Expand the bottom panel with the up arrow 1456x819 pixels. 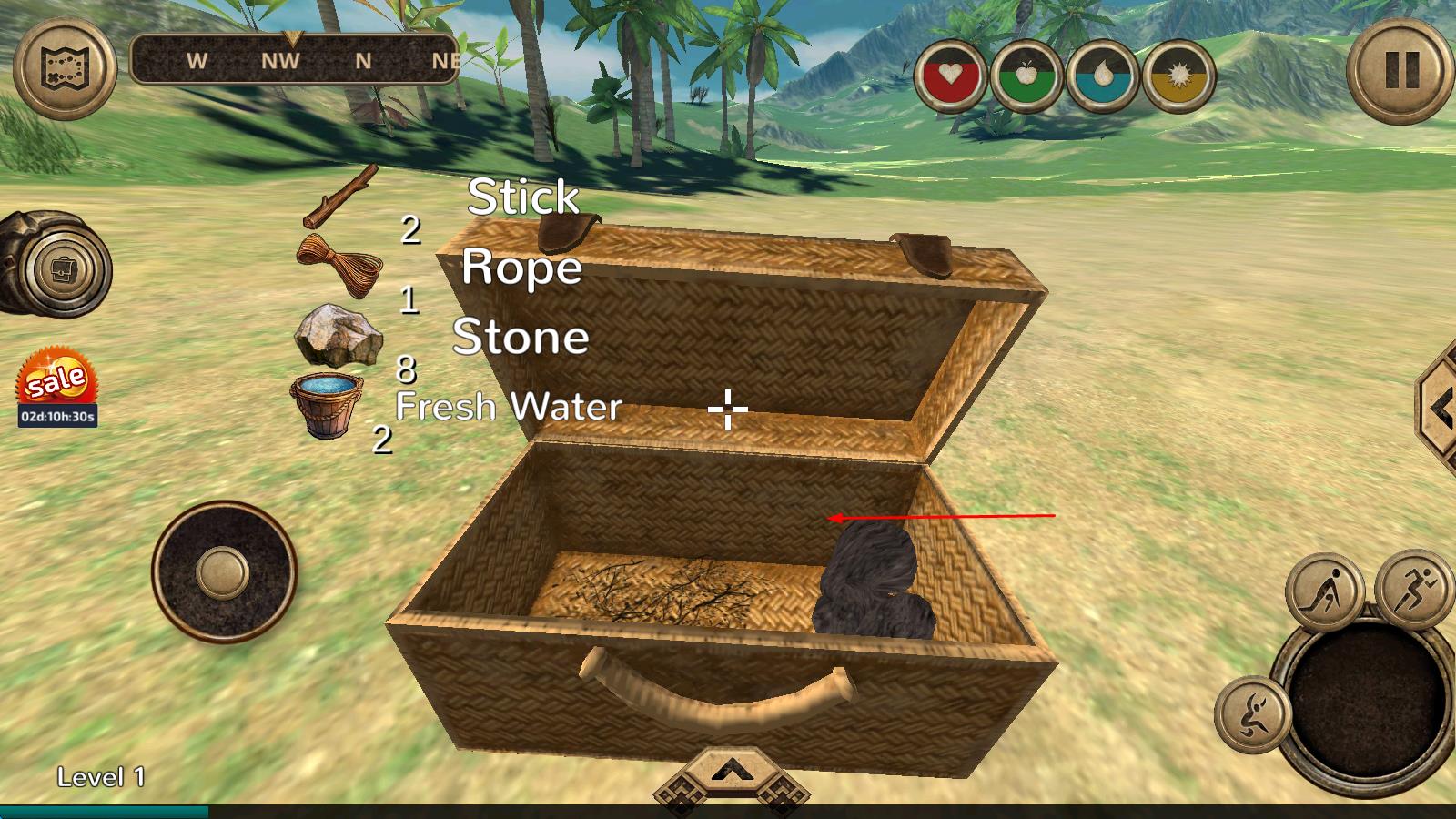[727, 773]
